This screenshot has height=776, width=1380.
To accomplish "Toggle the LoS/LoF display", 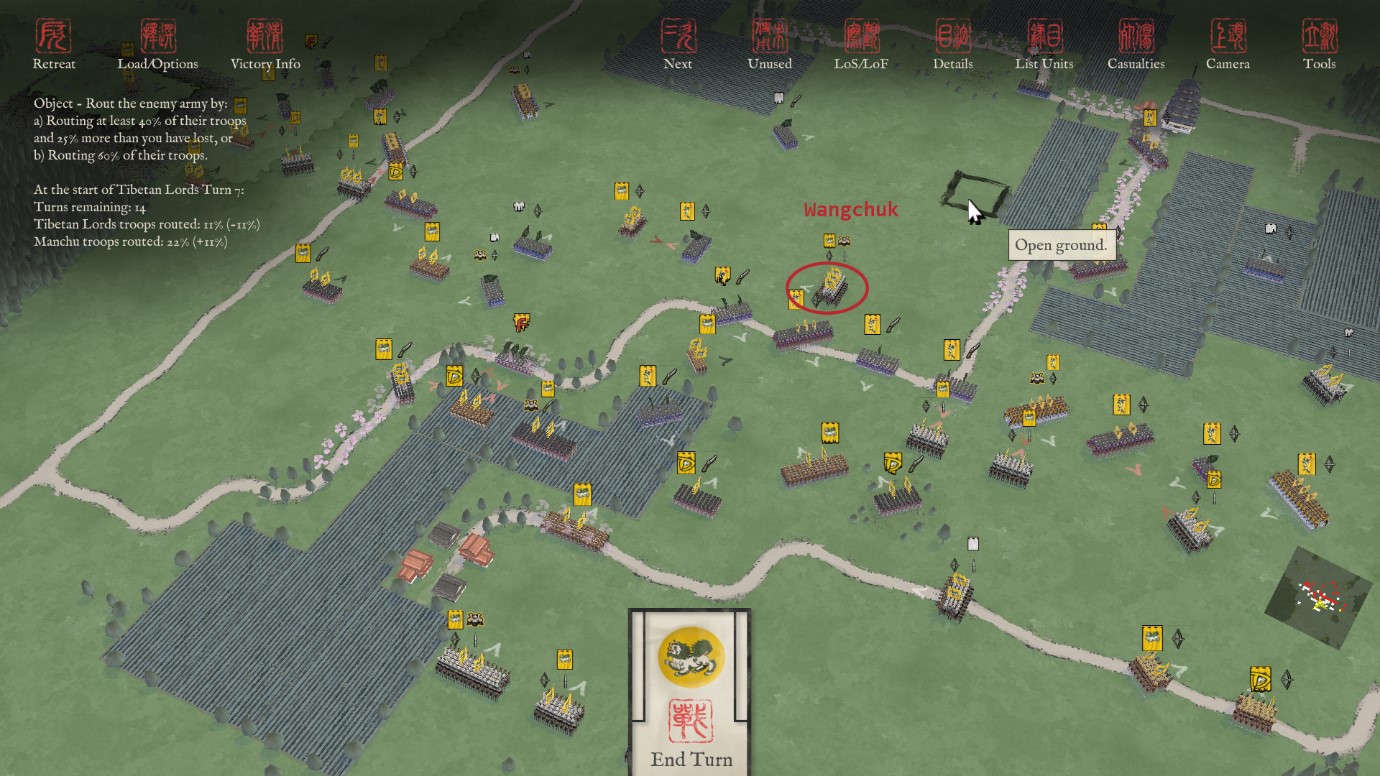I will point(861,45).
